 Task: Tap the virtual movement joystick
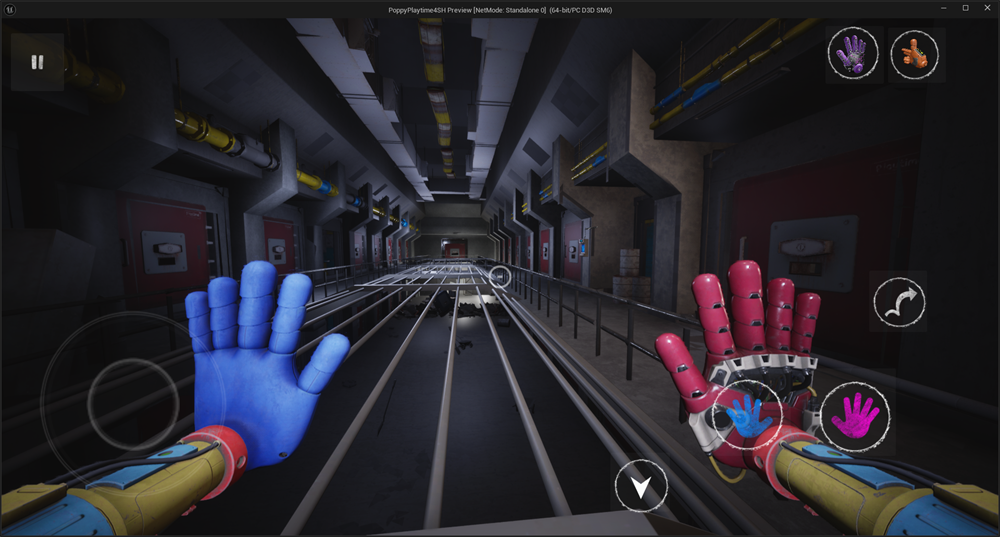click(118, 401)
